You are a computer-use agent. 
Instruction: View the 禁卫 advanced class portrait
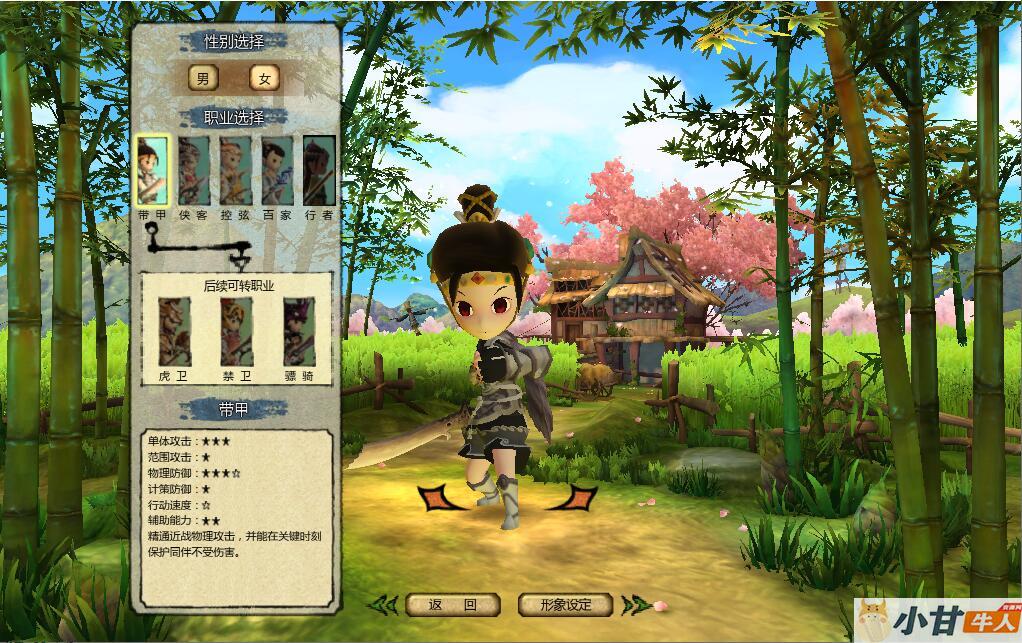[x=236, y=333]
